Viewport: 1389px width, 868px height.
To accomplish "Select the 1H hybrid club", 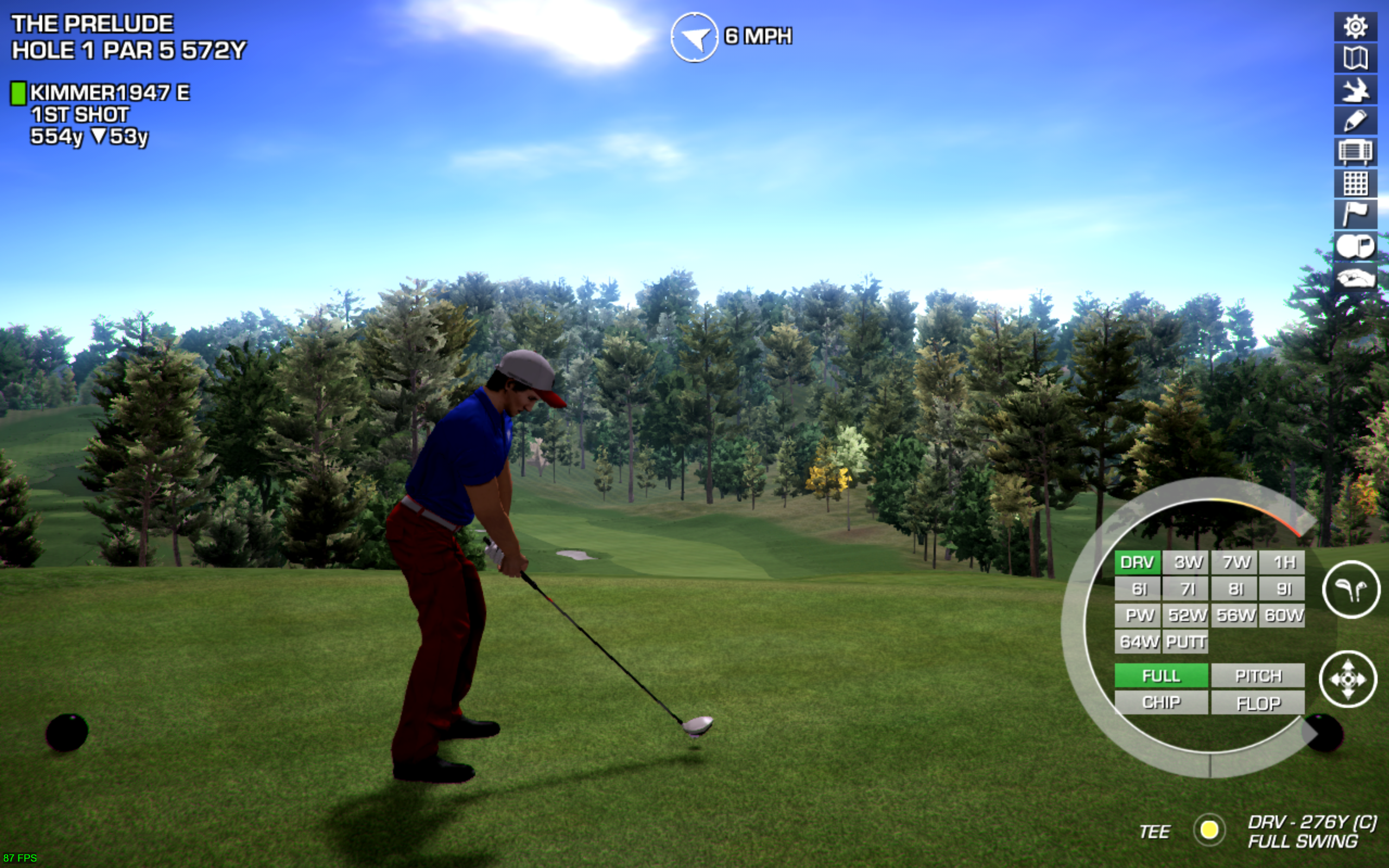I will click(1283, 562).
